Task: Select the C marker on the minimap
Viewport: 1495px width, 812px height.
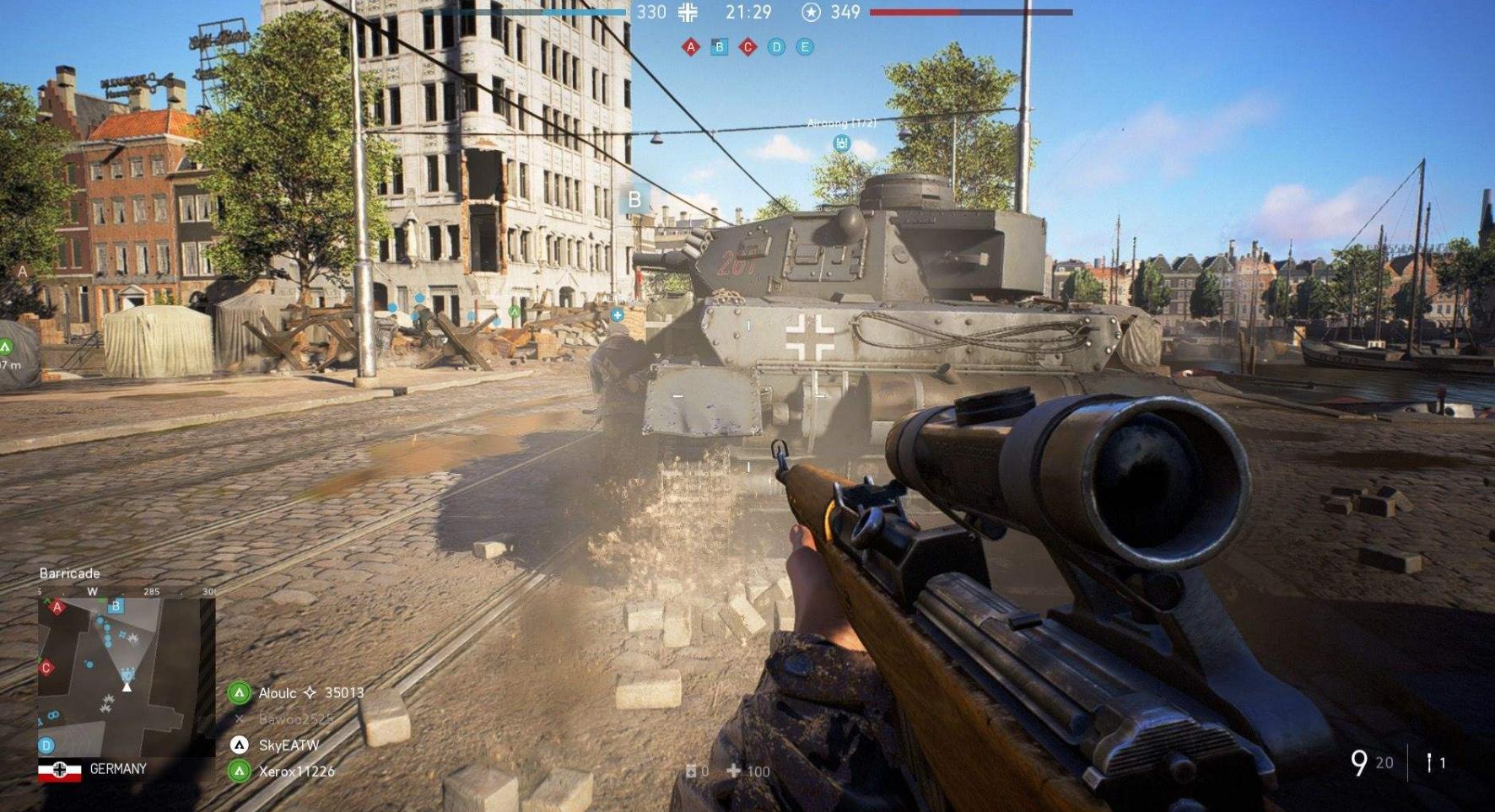Action: 46,668
